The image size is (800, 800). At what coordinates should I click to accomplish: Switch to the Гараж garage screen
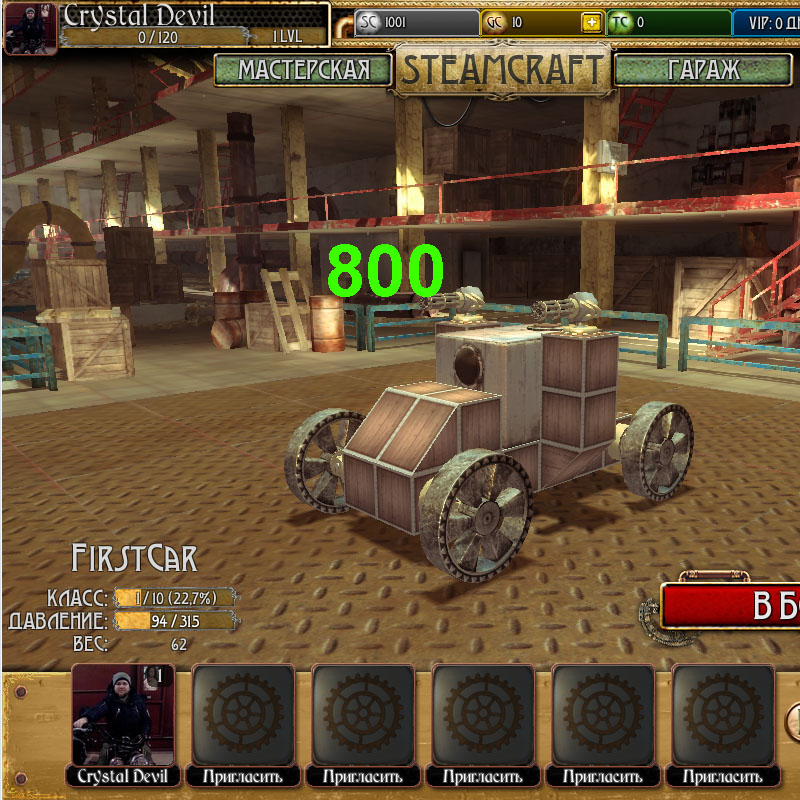tap(702, 69)
